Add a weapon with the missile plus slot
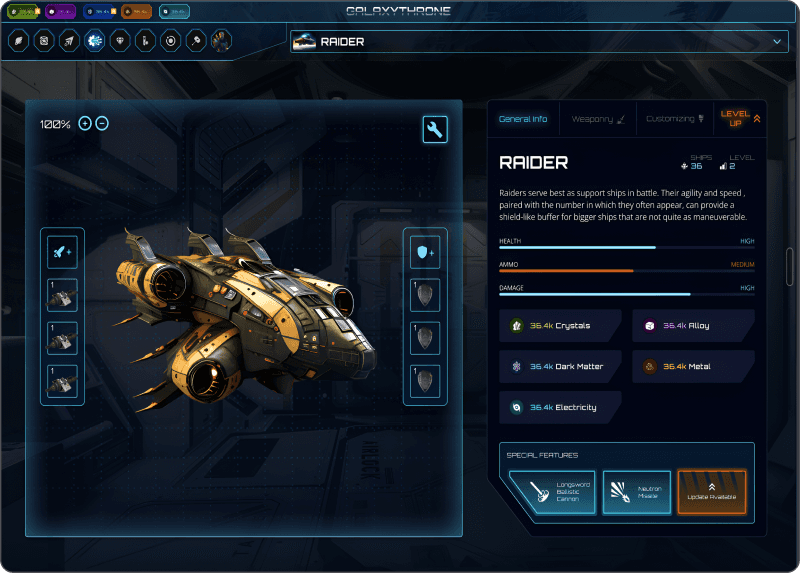Screen dimensions: 800x573 [61, 251]
